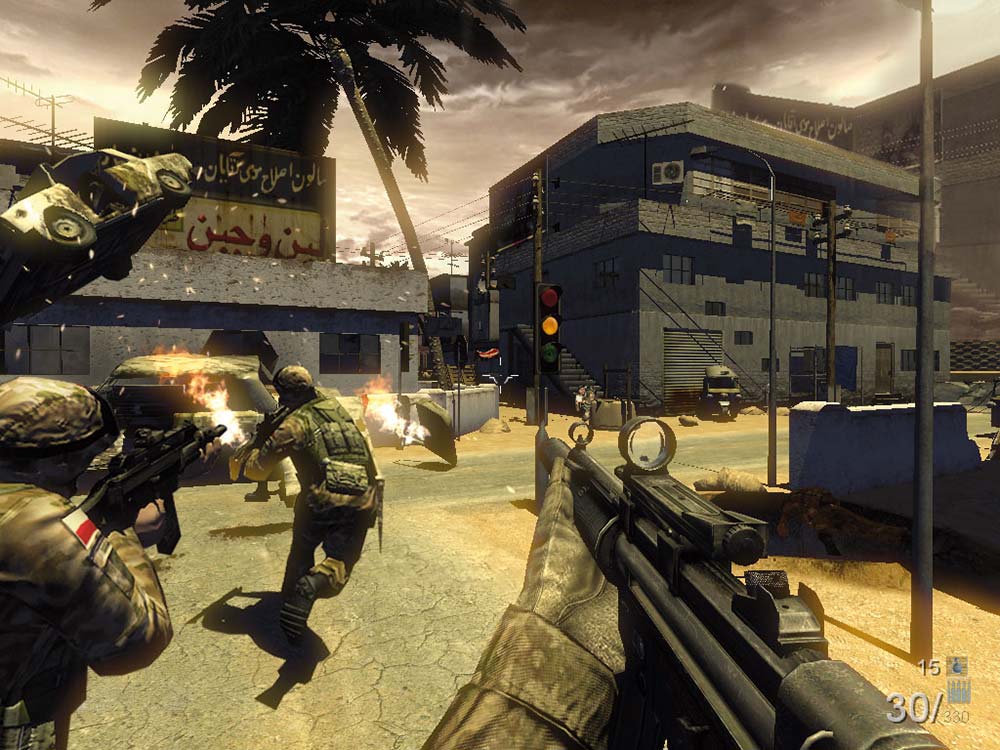This screenshot has width=1000, height=750.
Task: Select the grenade icon in the HUD
Action: 958,666
